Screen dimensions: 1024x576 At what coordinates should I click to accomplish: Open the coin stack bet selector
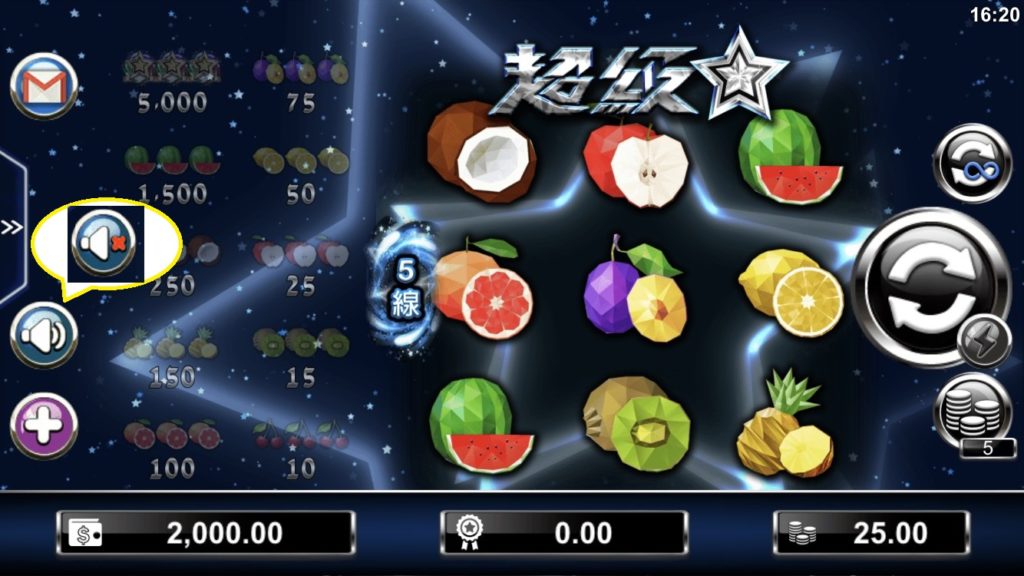tap(973, 411)
